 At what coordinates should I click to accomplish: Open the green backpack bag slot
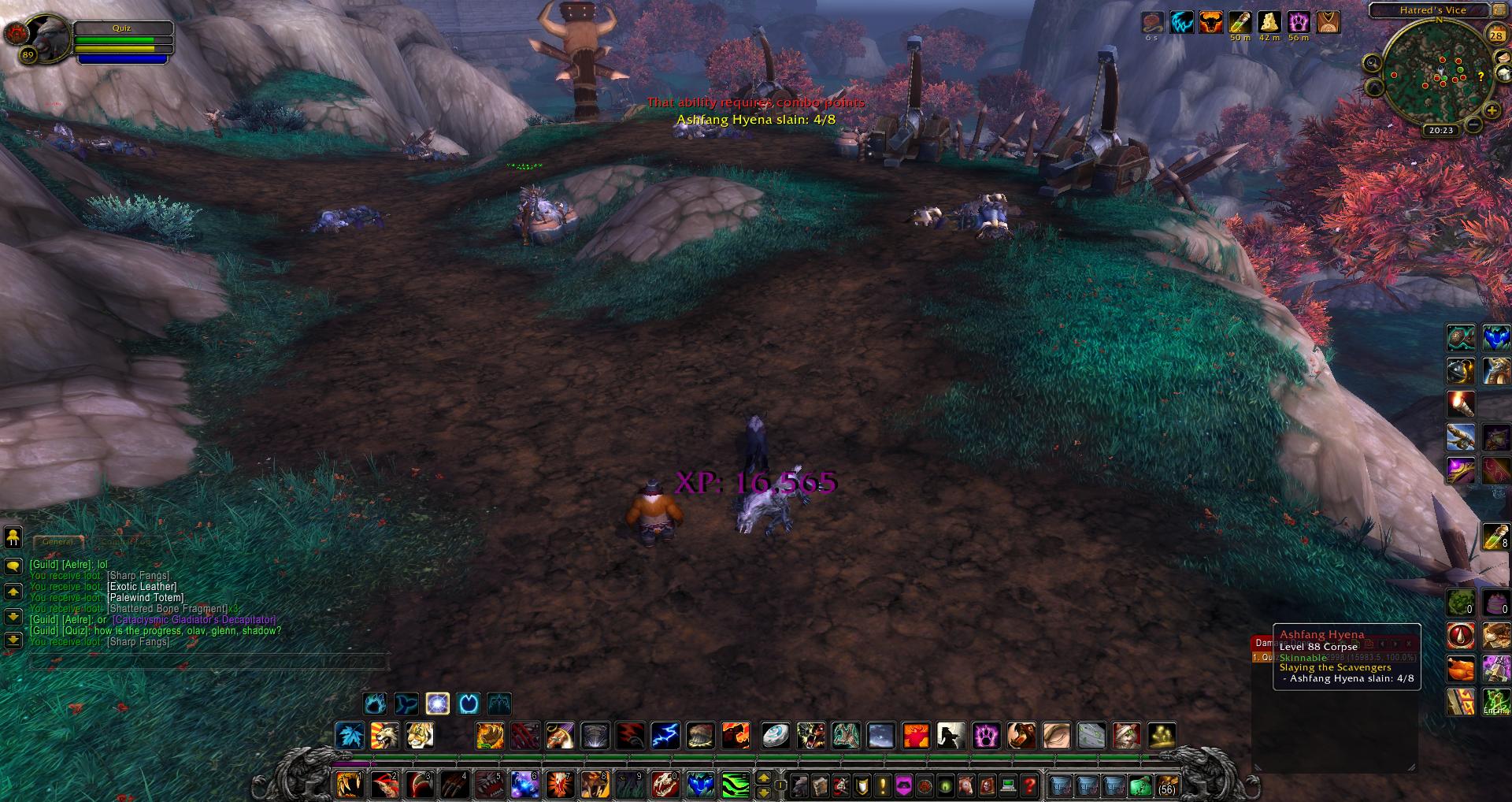click(1140, 785)
